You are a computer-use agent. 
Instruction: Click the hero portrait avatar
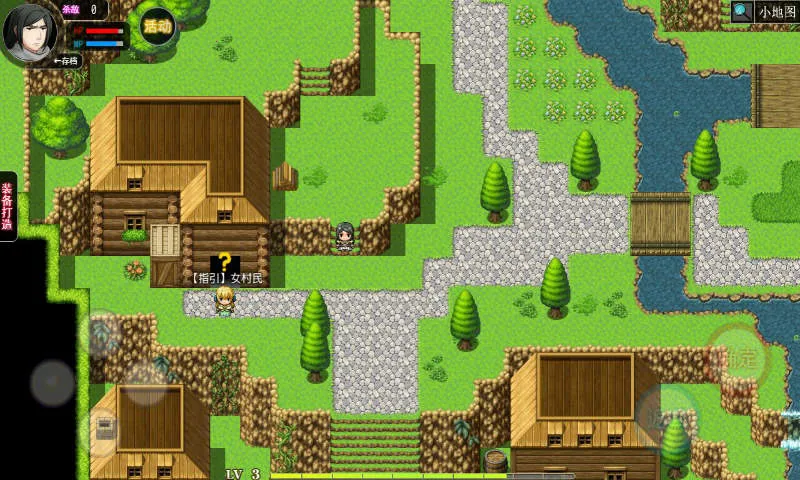coord(32,30)
